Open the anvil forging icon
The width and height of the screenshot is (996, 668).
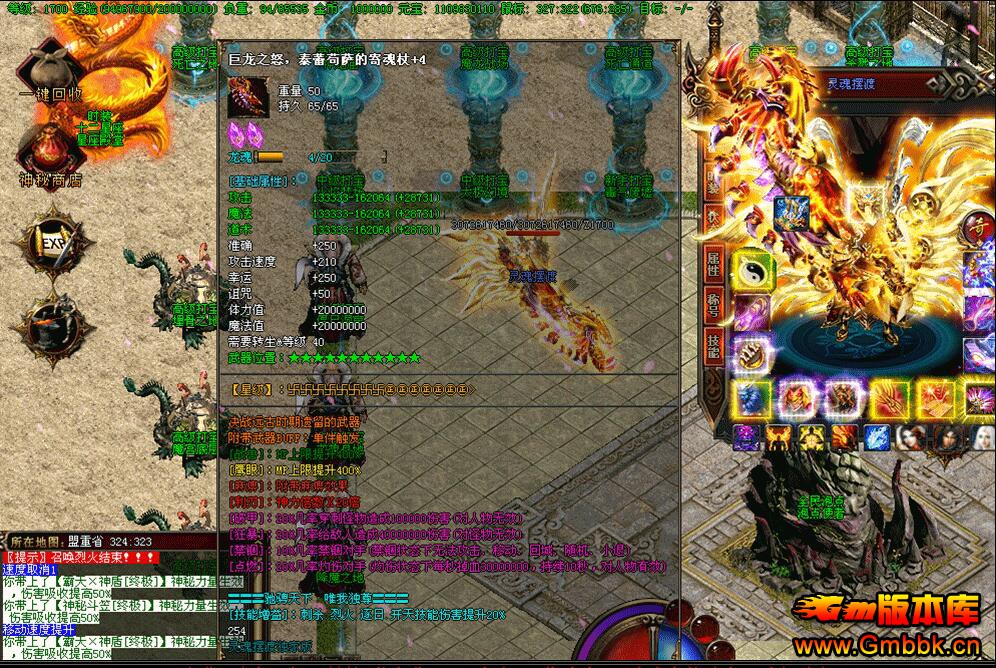[49, 318]
